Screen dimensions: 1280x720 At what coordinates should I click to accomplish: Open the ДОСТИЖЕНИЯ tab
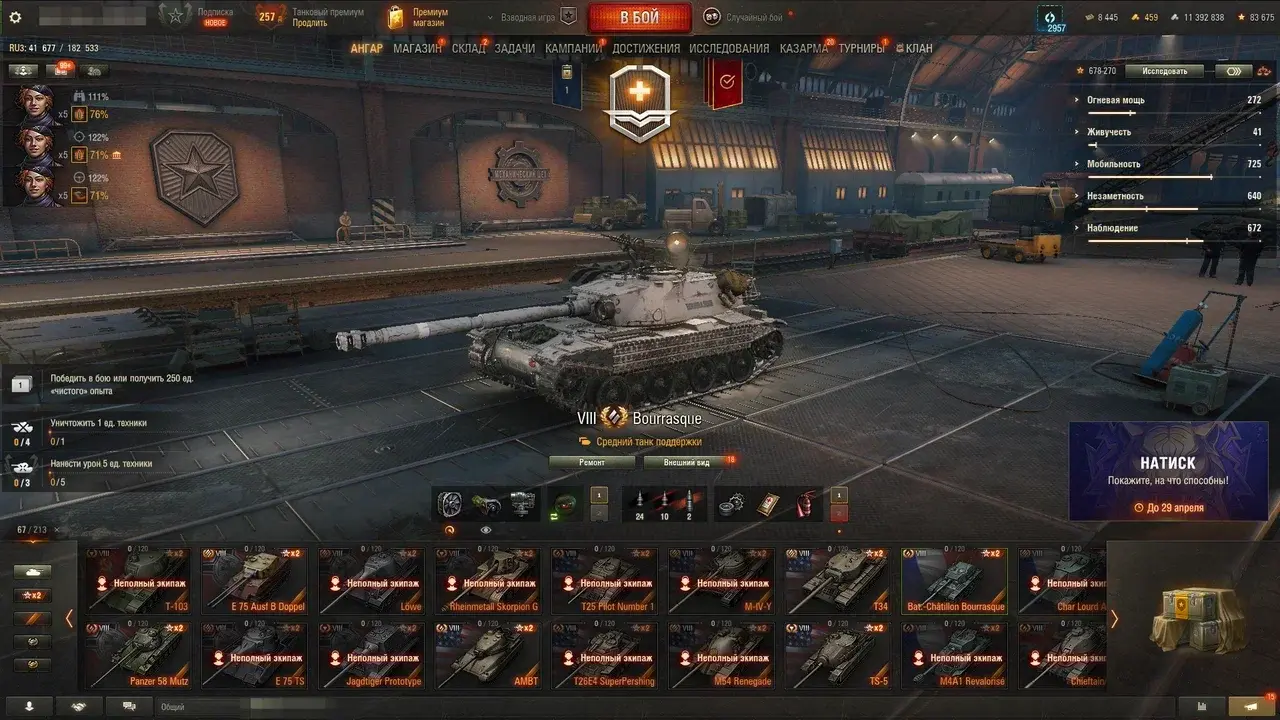[646, 48]
